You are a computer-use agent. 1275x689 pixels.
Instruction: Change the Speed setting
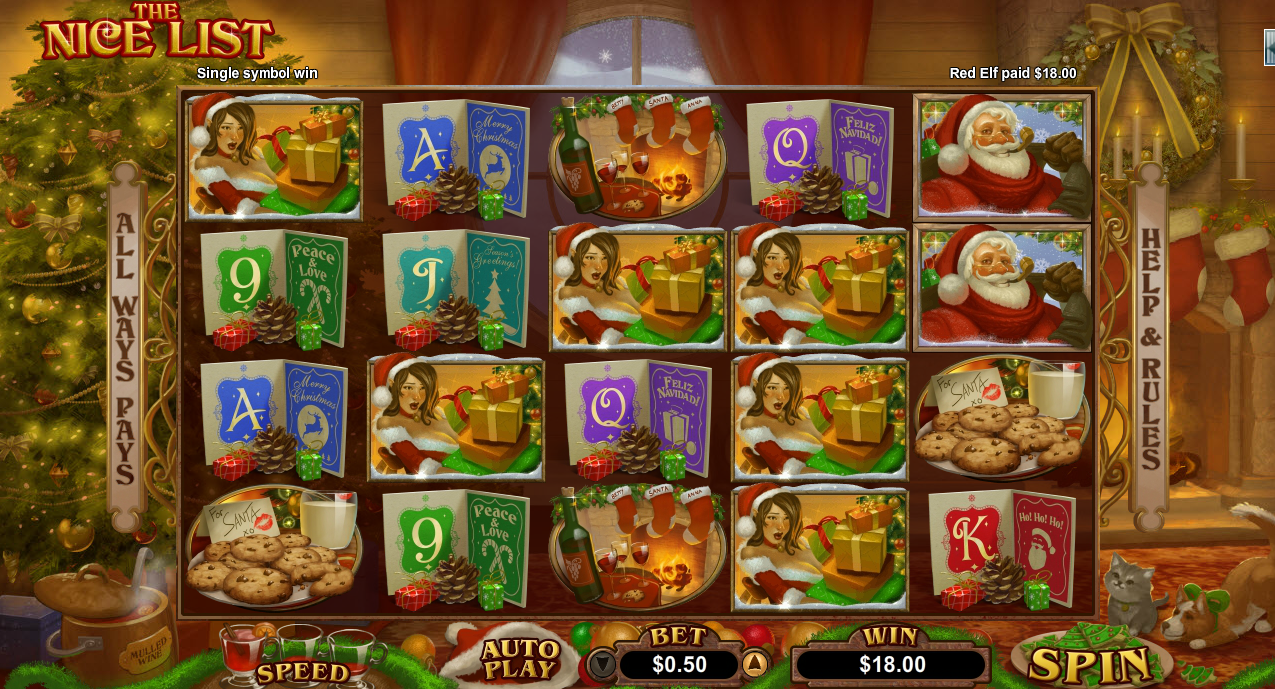click(x=301, y=671)
